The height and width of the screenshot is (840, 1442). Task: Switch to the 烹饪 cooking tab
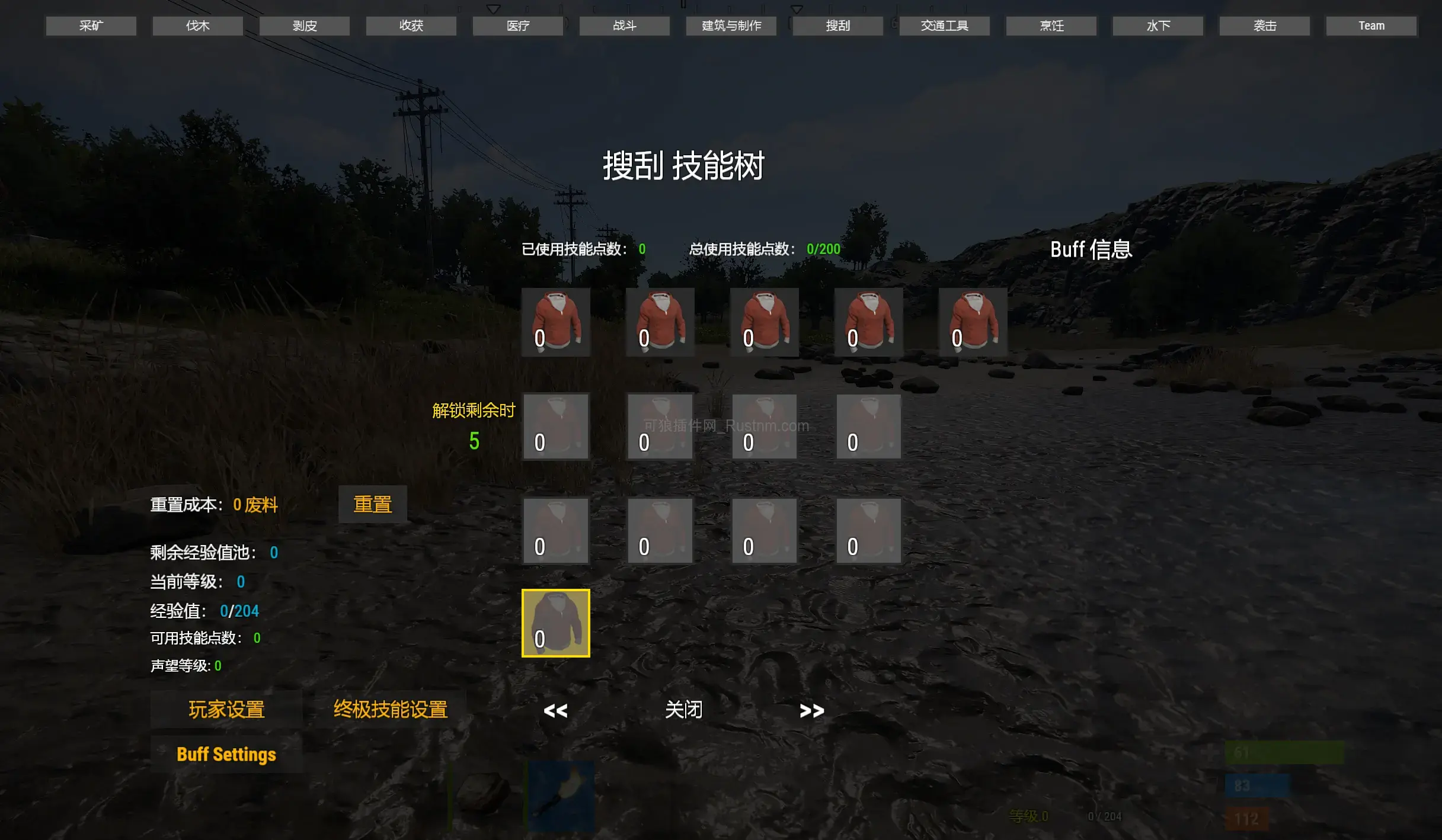[1051, 25]
